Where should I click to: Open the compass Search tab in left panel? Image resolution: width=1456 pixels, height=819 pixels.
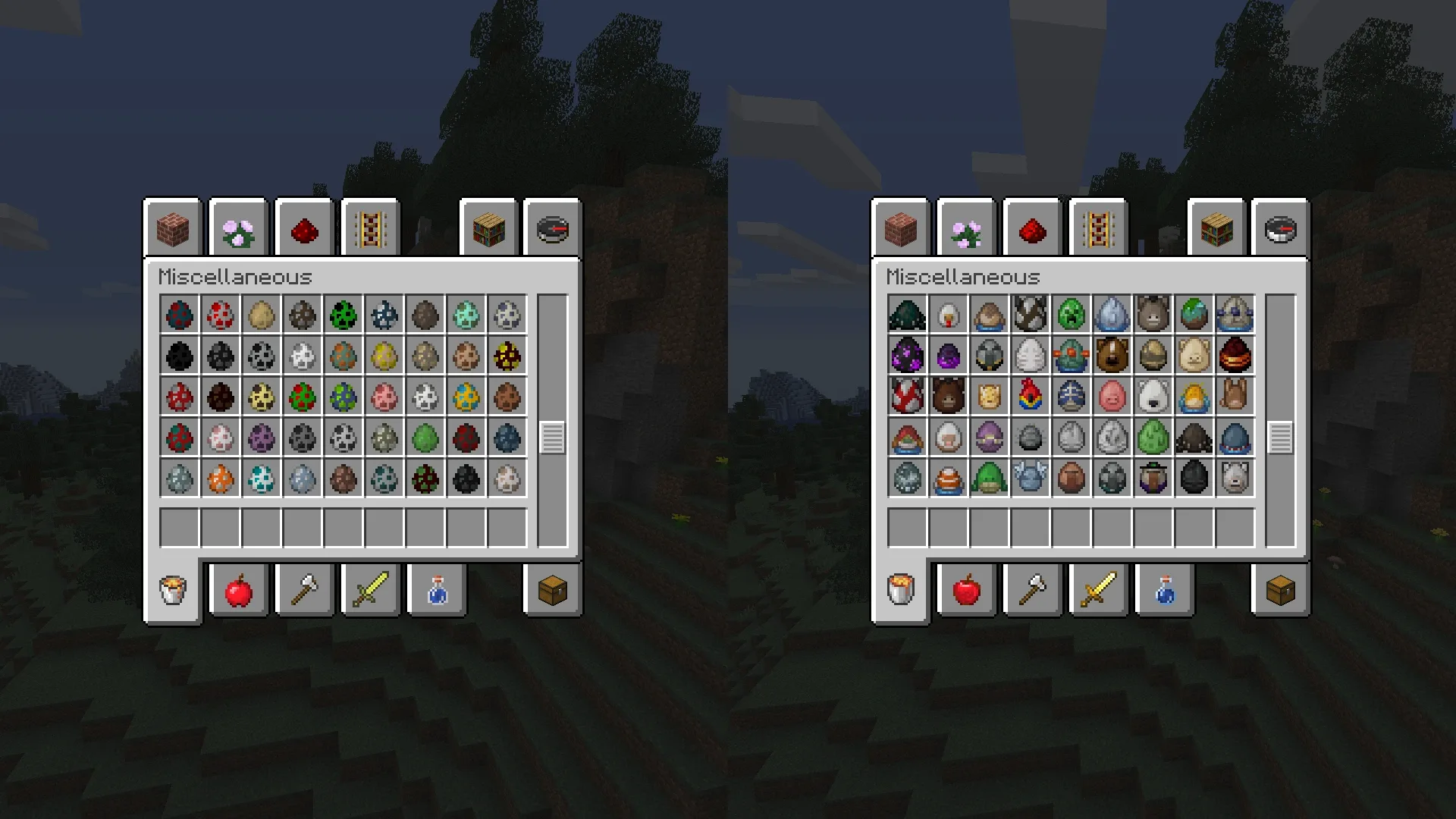tap(553, 230)
